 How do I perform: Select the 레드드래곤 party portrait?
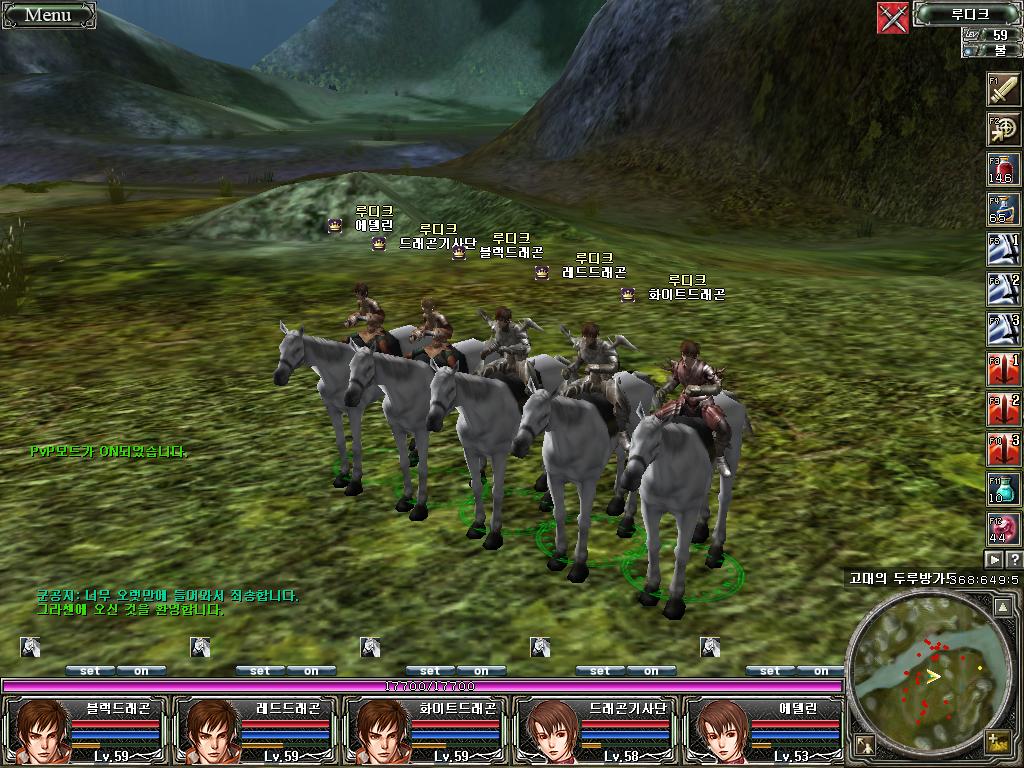click(x=206, y=729)
